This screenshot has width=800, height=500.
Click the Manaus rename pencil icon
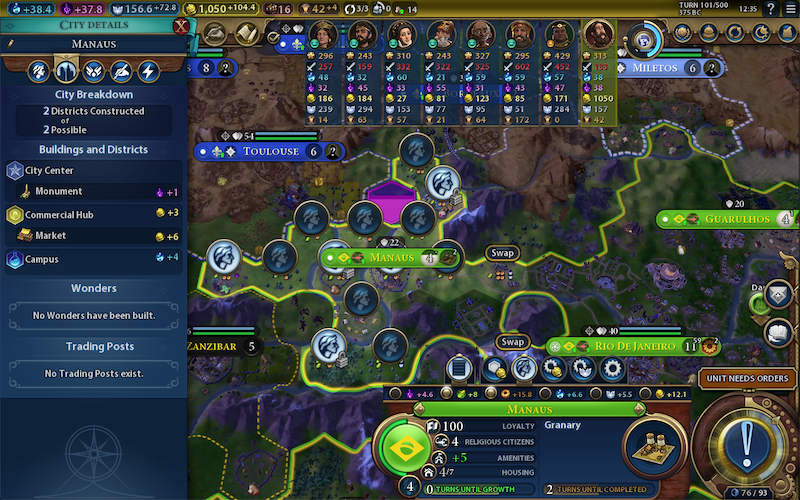click(10, 44)
